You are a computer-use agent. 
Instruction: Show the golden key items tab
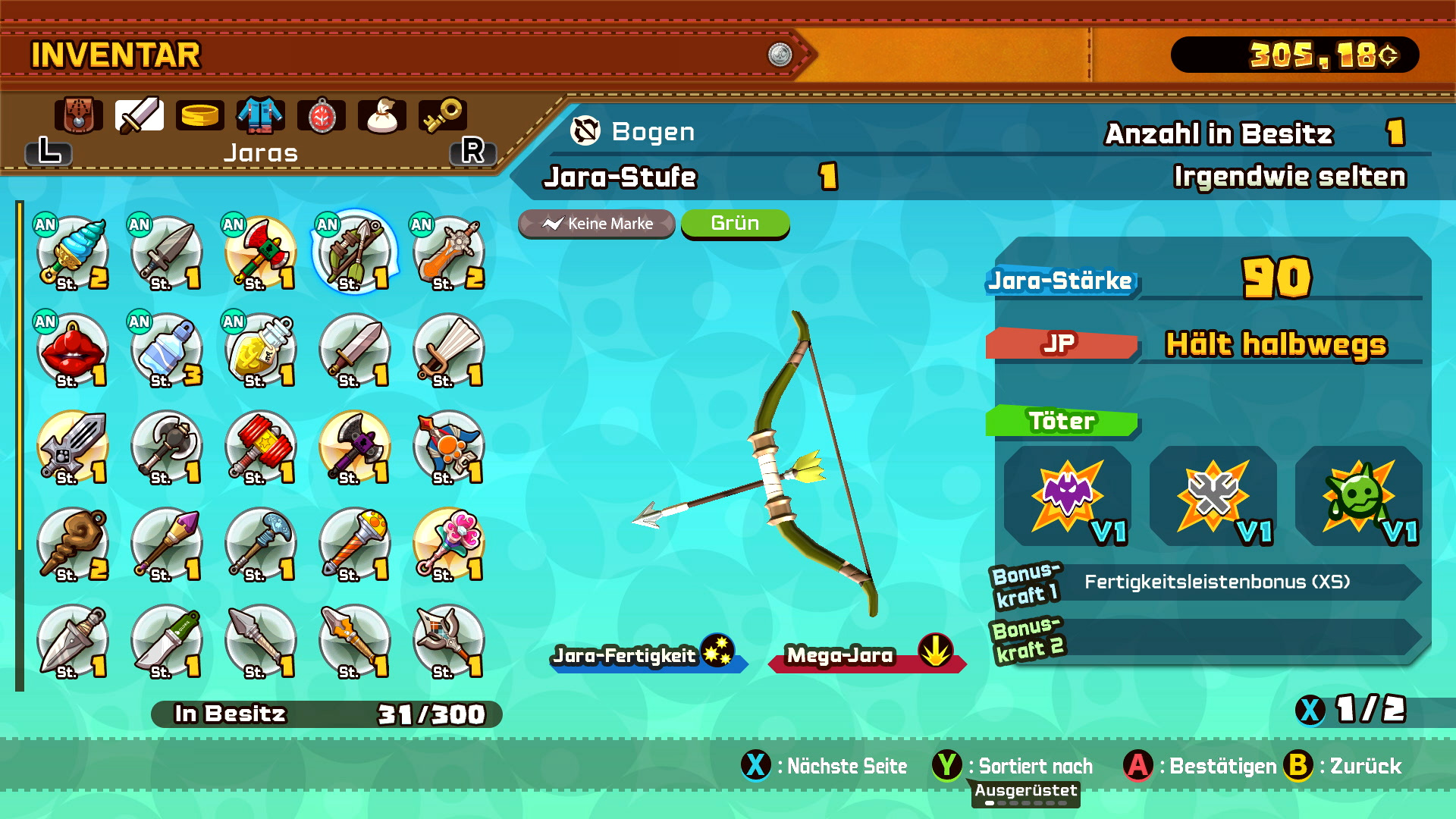[x=442, y=116]
